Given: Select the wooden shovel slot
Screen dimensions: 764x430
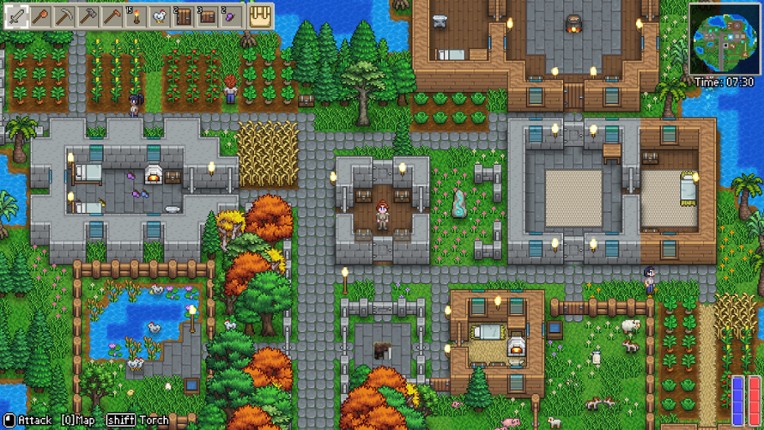Looking at the screenshot, I should (41, 16).
